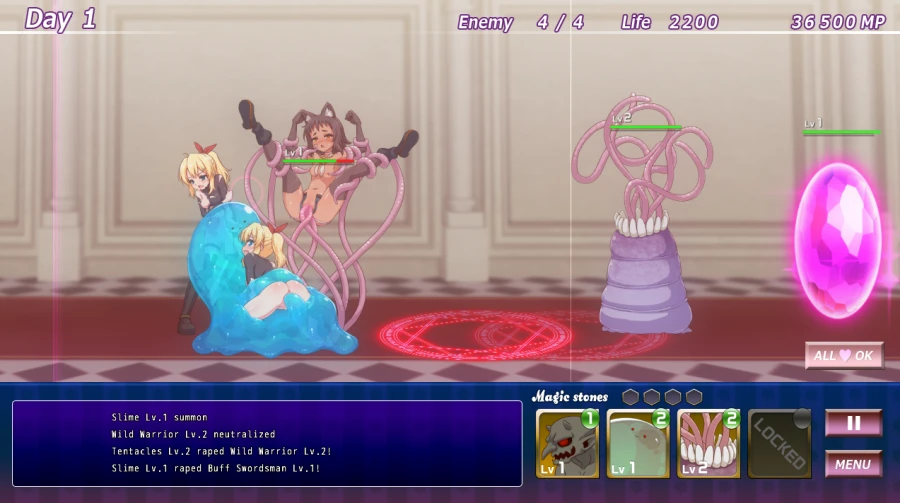Open the MENU button
Image resolution: width=900 pixels, height=503 pixels.
point(853,464)
